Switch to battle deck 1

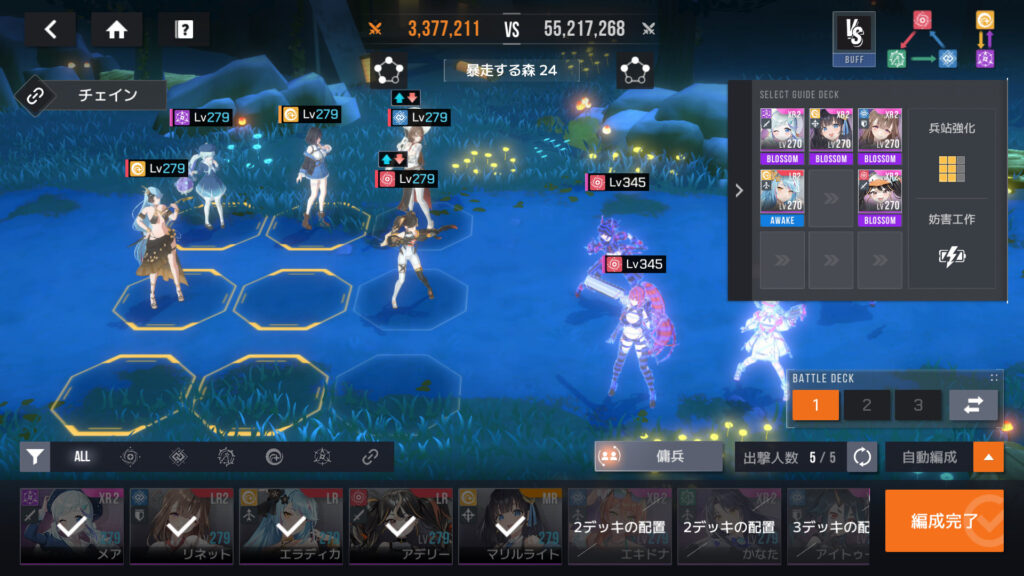(x=815, y=405)
